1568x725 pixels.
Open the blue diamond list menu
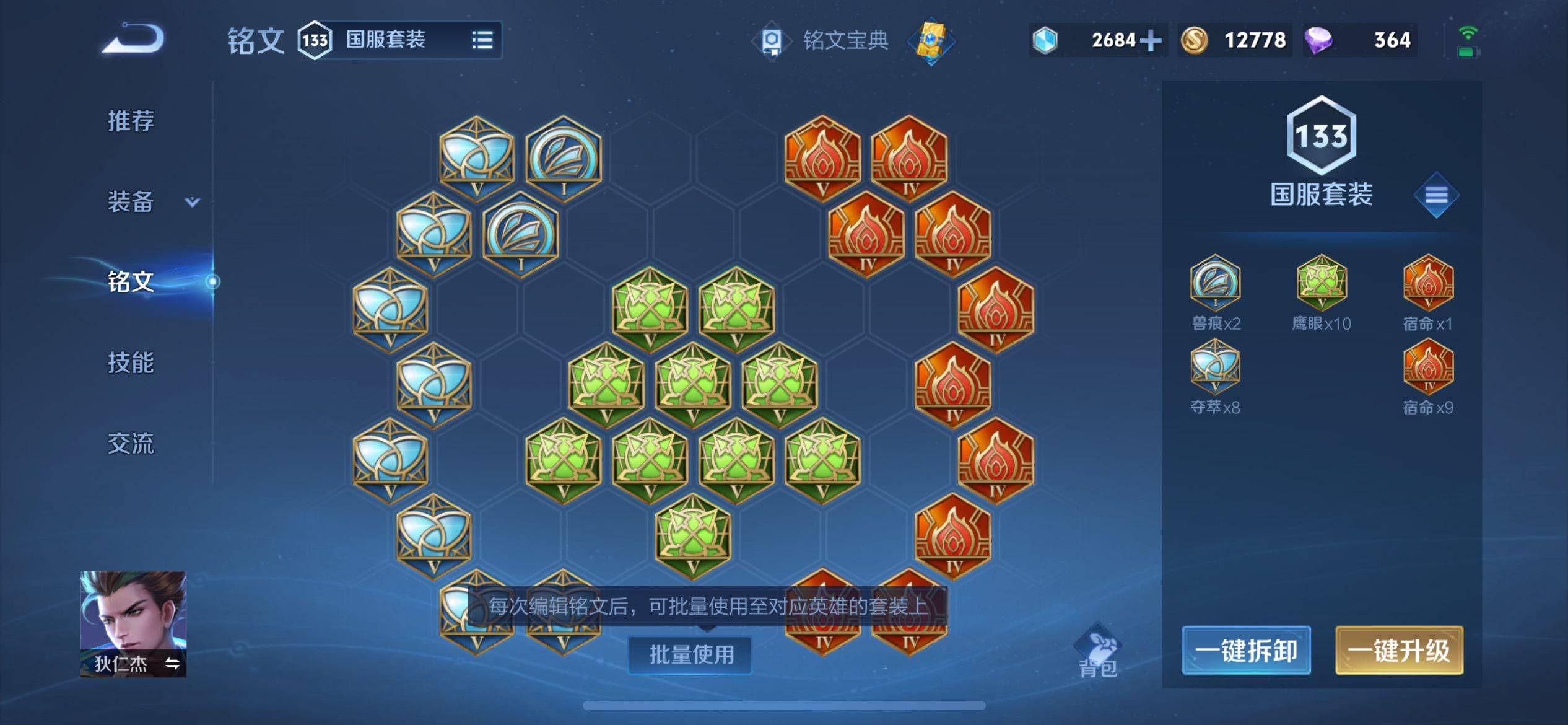coord(1436,195)
